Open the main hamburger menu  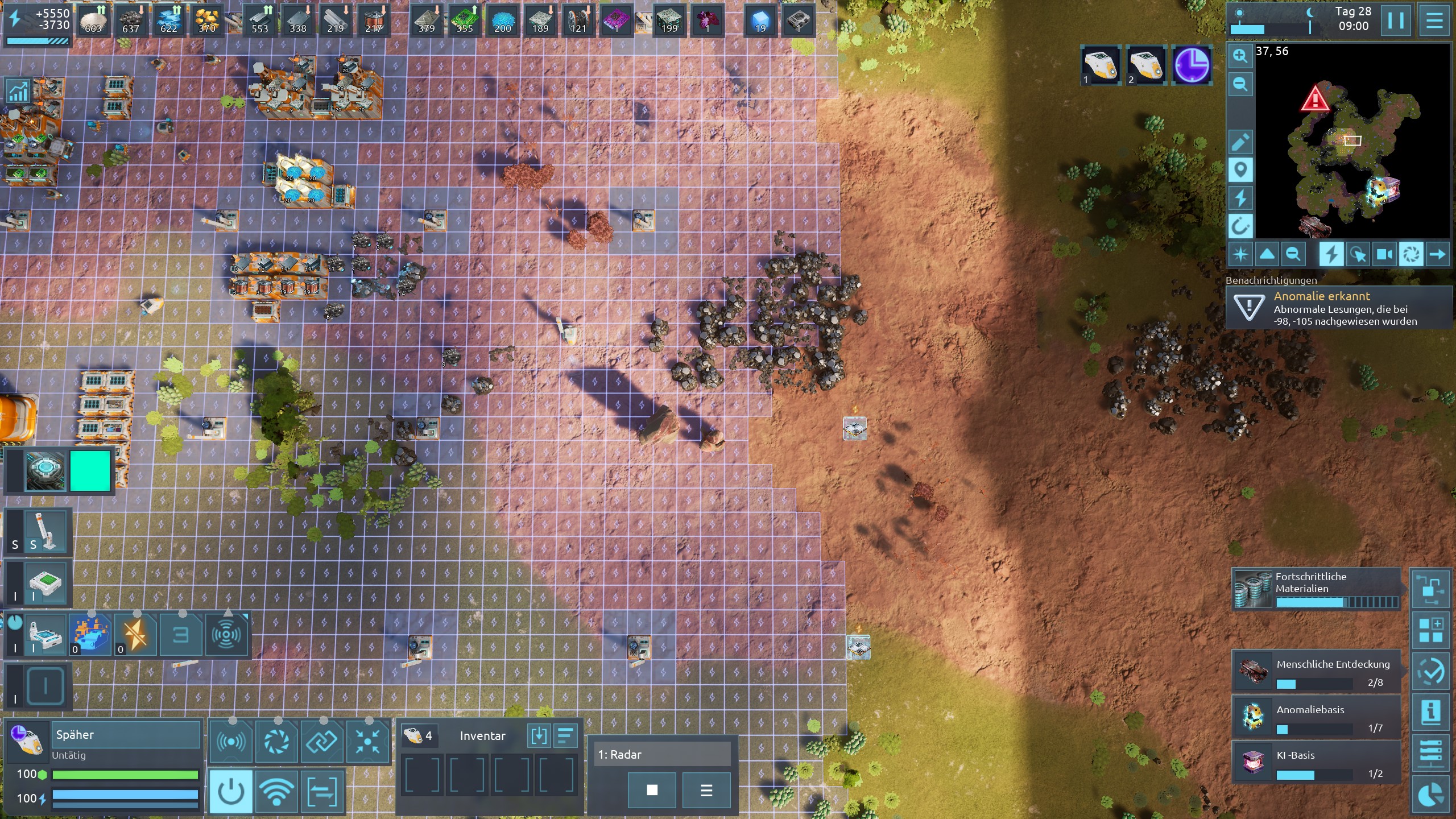click(x=1434, y=20)
